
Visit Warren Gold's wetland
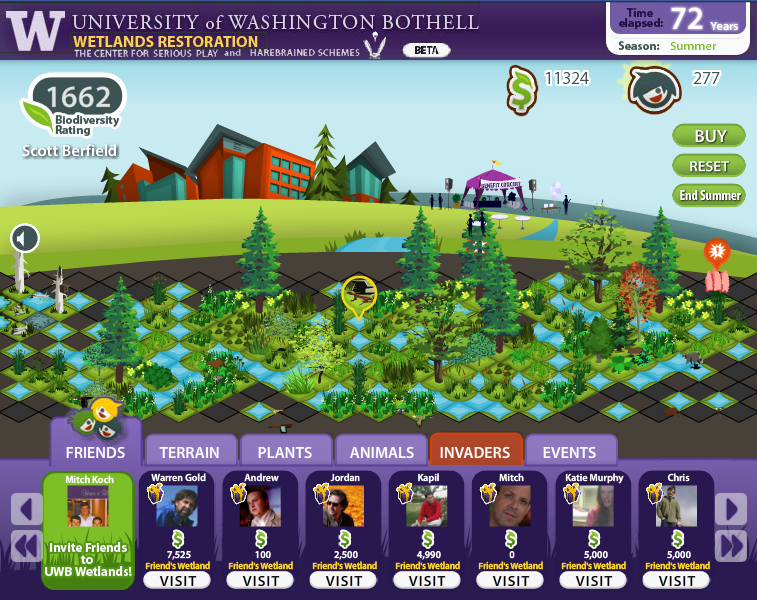[178, 581]
